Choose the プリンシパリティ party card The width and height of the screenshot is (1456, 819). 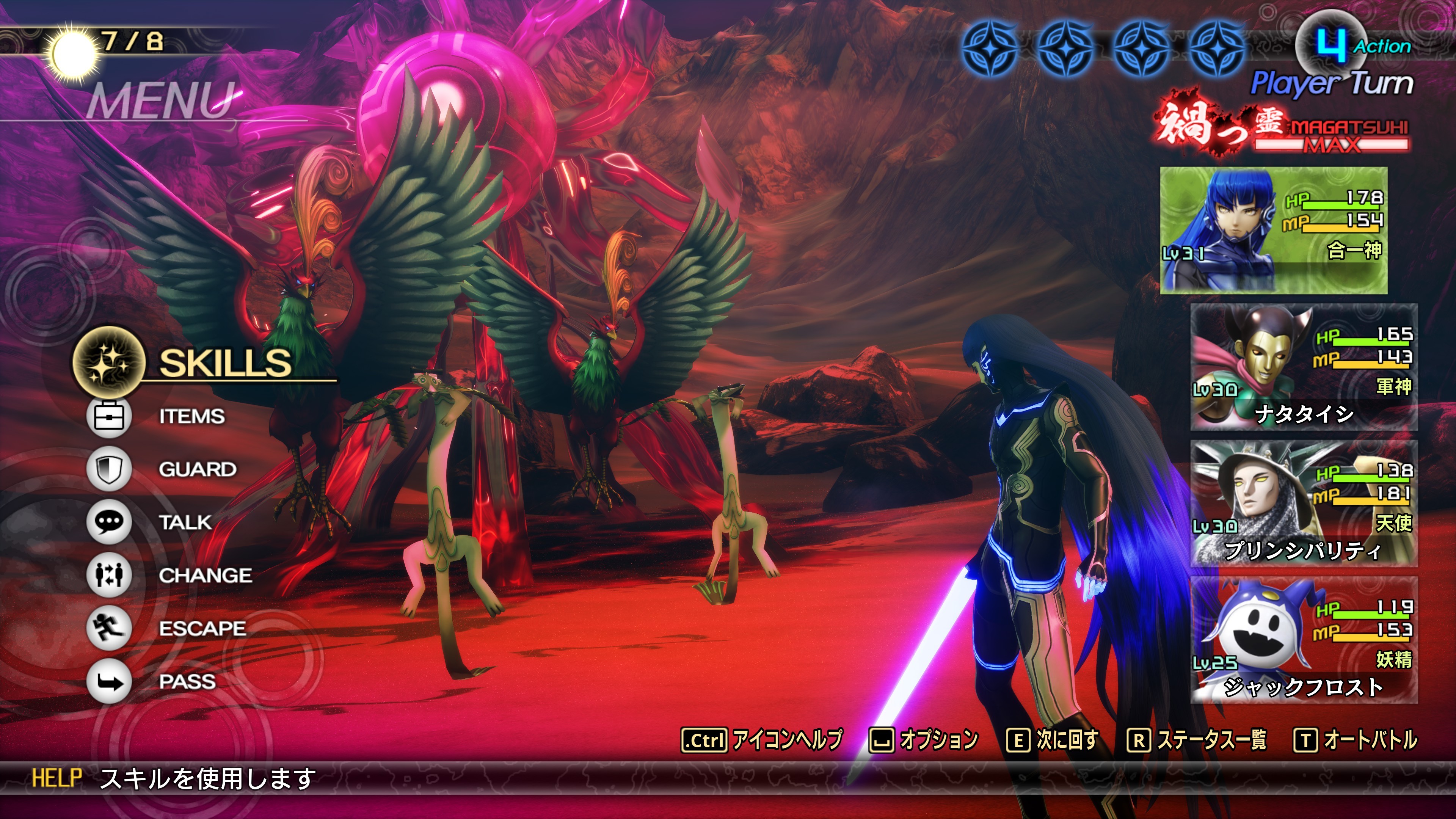(x=1304, y=504)
